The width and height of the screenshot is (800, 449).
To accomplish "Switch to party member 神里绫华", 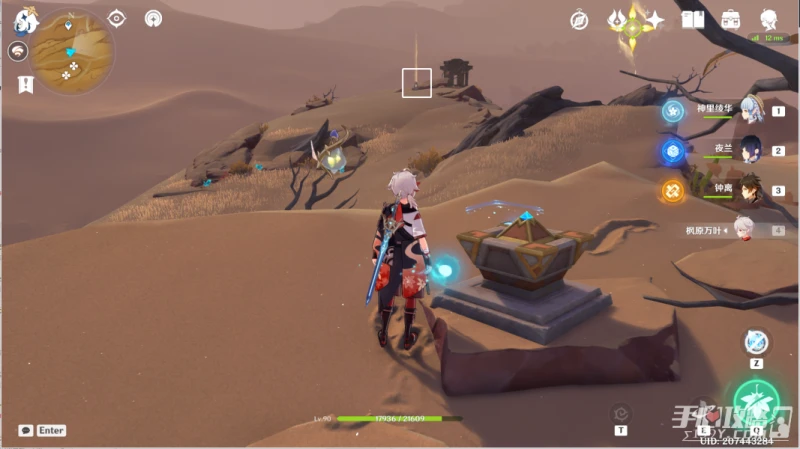I will tap(750, 110).
